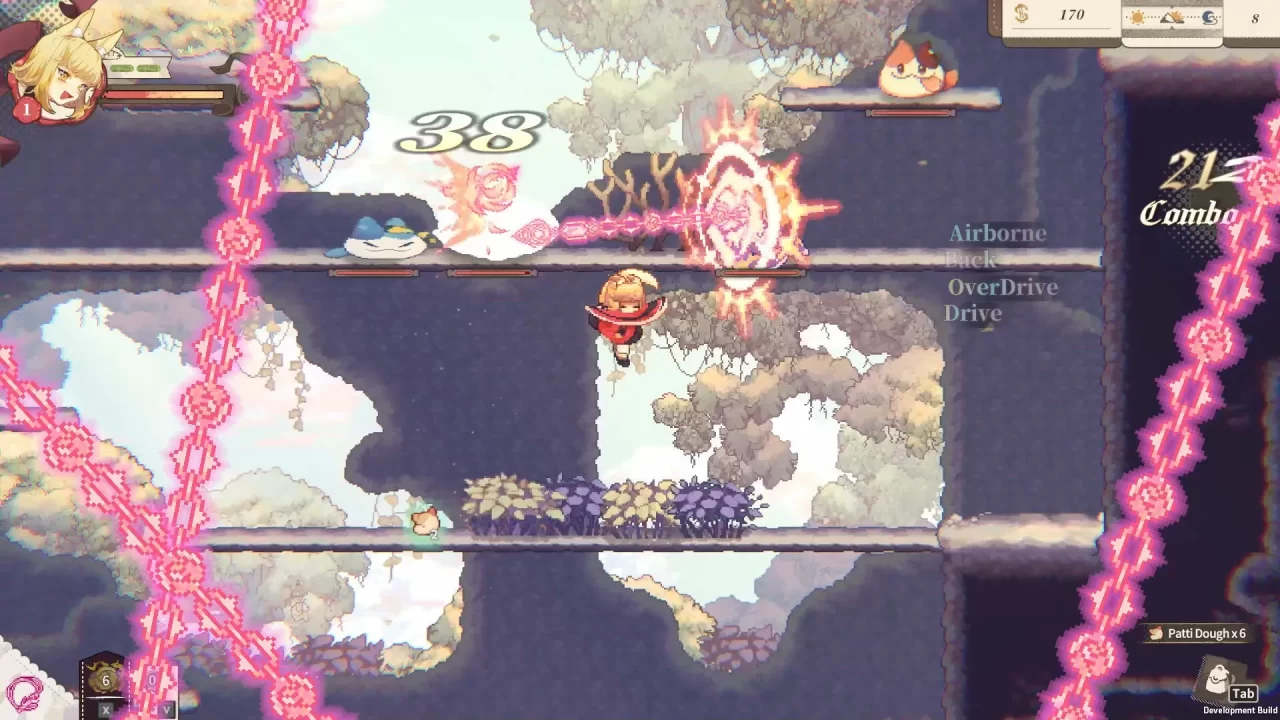Click the moon icon in the day-cycle indicator
This screenshot has width=1280, height=720.
pos(1210,18)
